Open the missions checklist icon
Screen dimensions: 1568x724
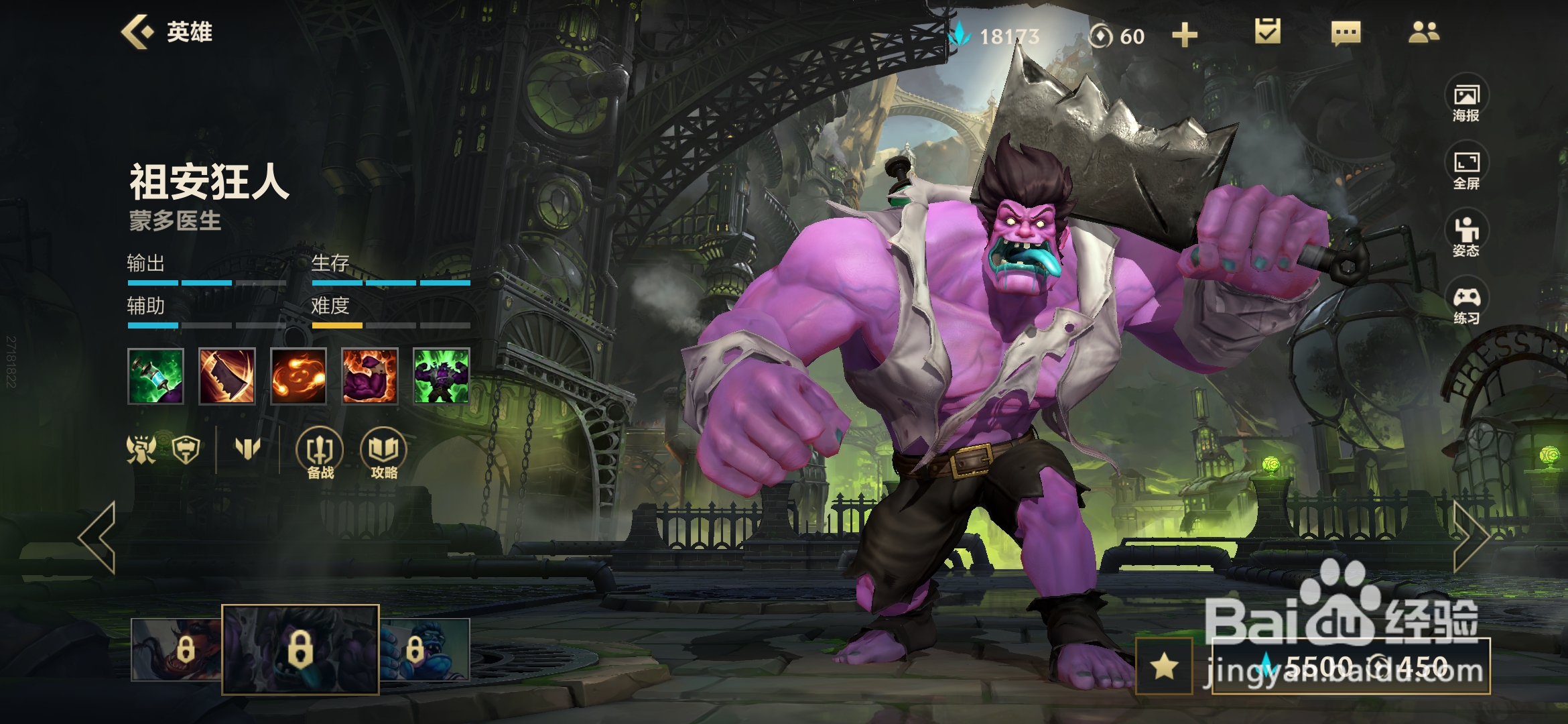pyautogui.click(x=1267, y=32)
